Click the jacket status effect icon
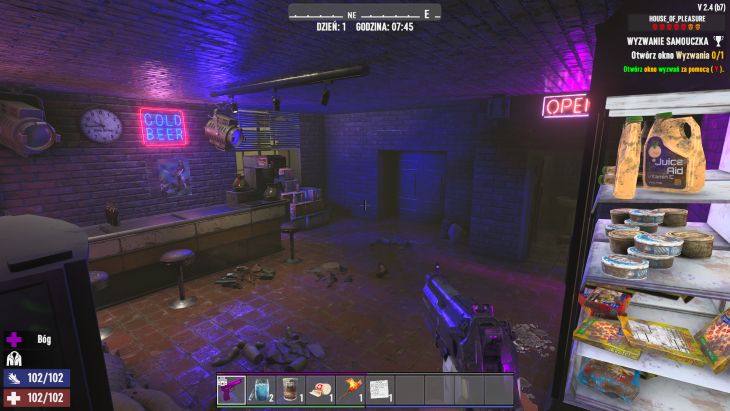 pos(14,358)
